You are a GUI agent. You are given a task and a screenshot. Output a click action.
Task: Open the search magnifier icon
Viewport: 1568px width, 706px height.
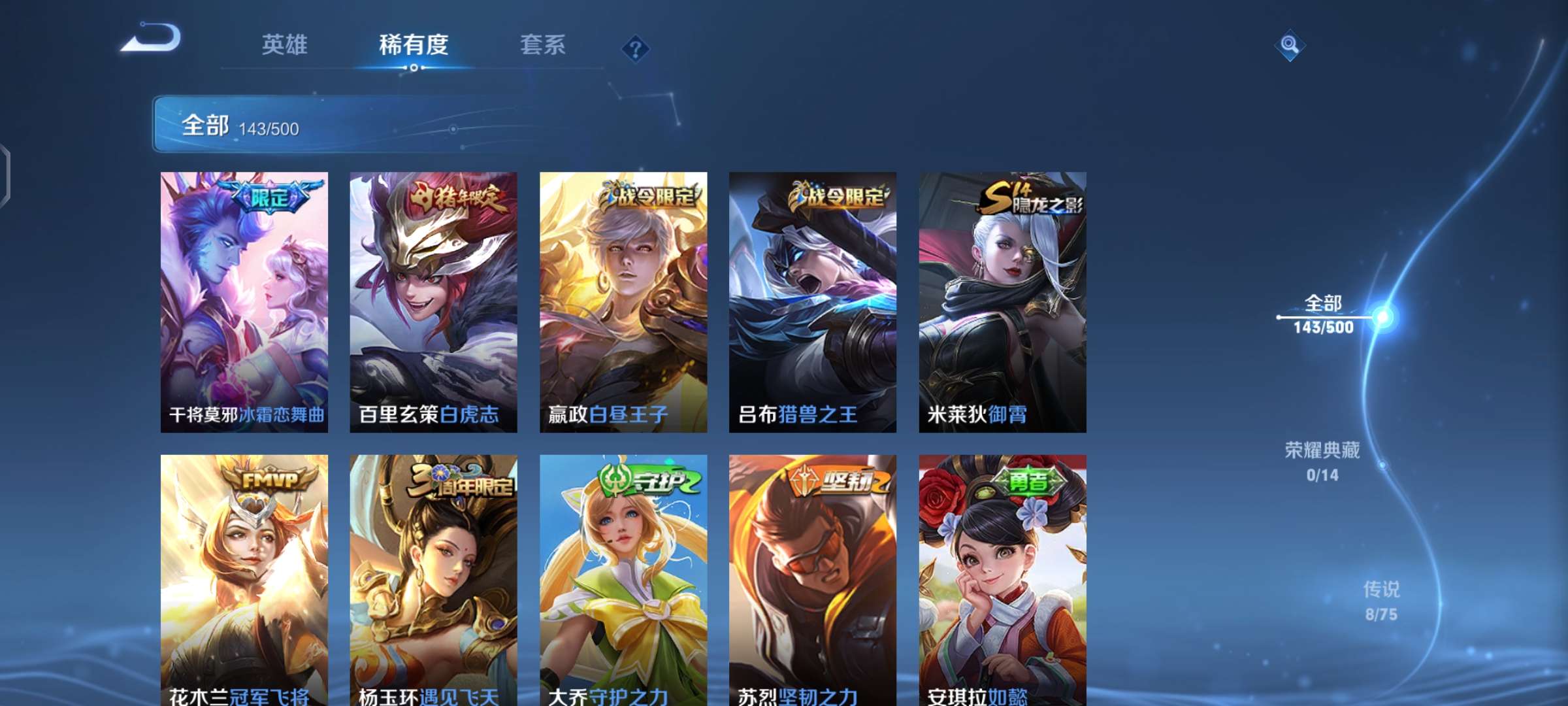coord(1290,44)
